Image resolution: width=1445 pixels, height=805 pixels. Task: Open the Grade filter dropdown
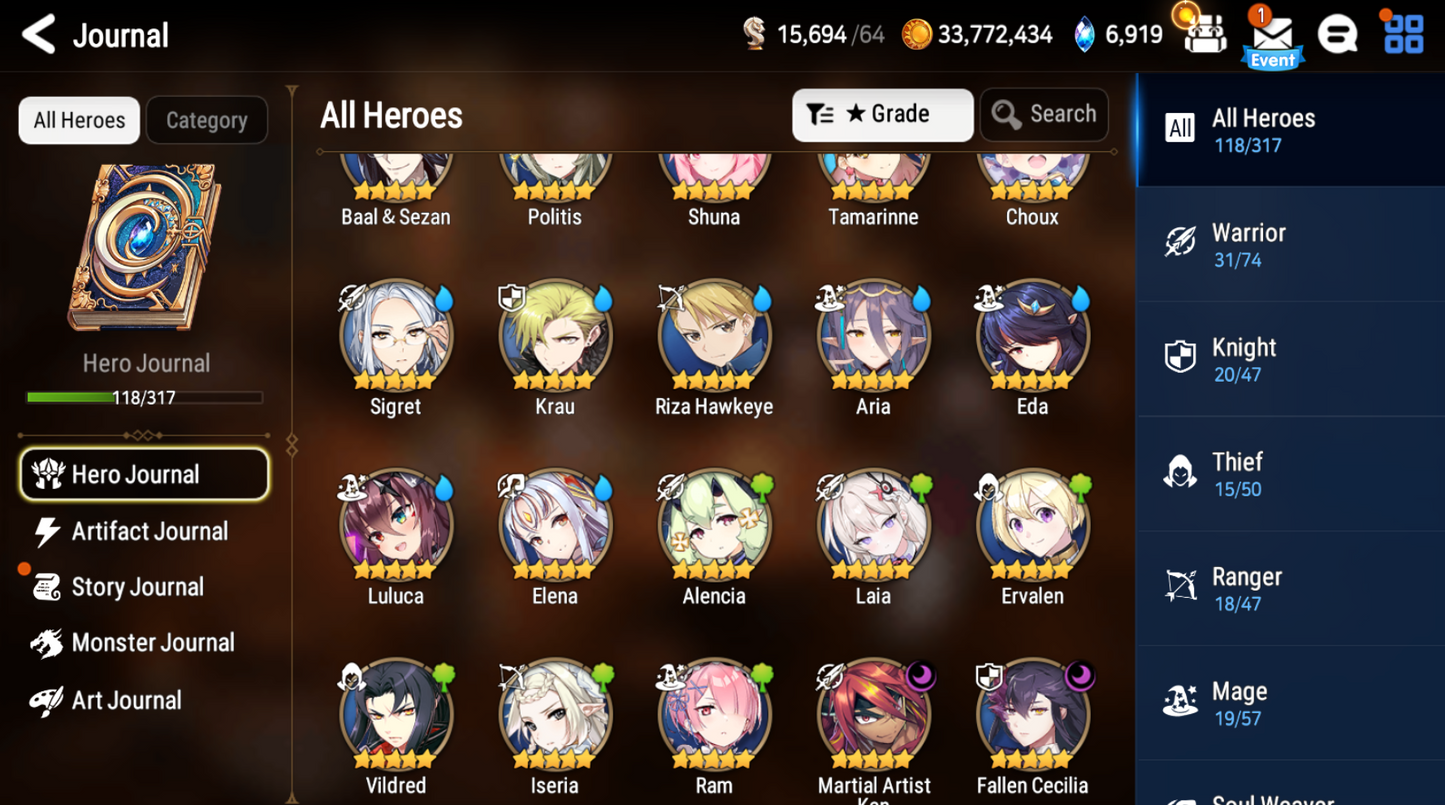[x=882, y=114]
